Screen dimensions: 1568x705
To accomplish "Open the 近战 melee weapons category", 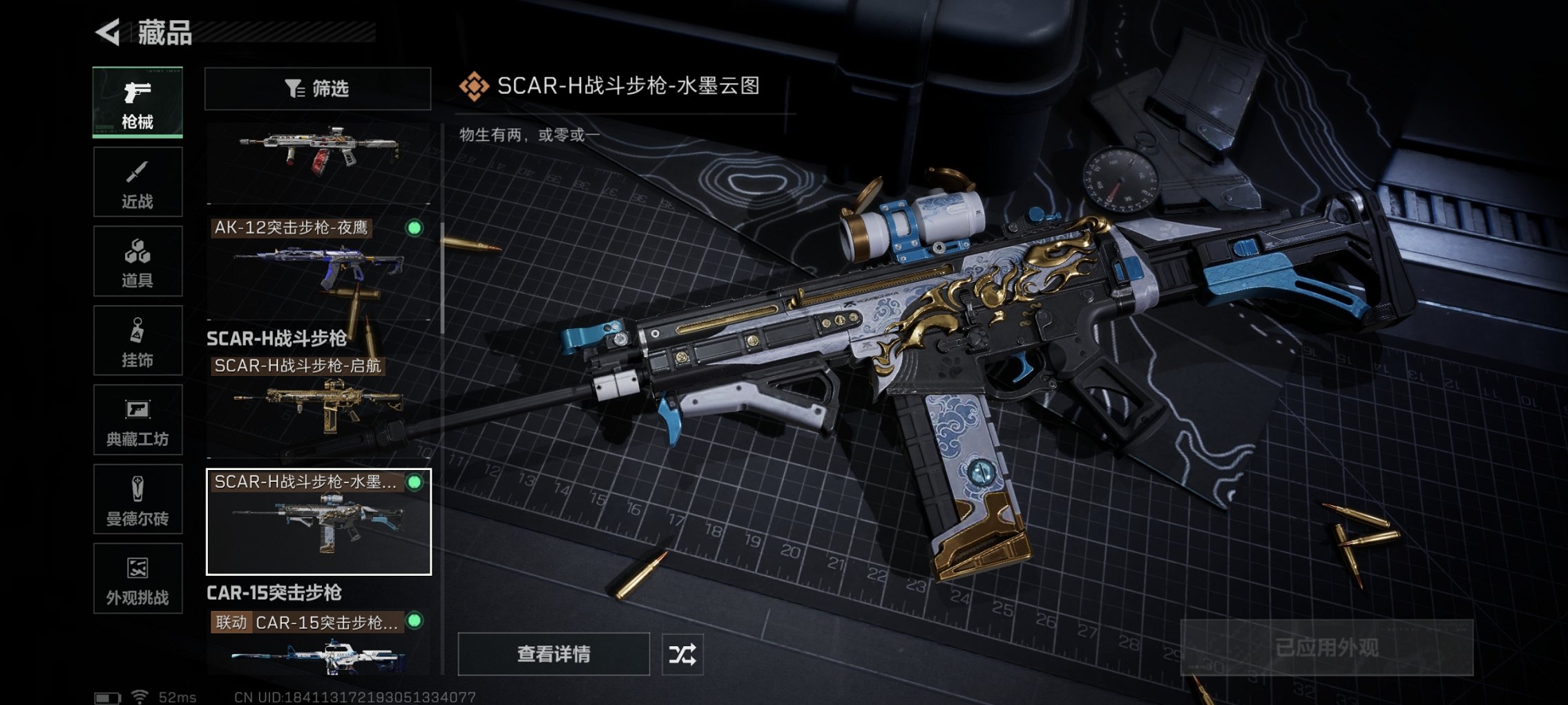I will pyautogui.click(x=137, y=181).
